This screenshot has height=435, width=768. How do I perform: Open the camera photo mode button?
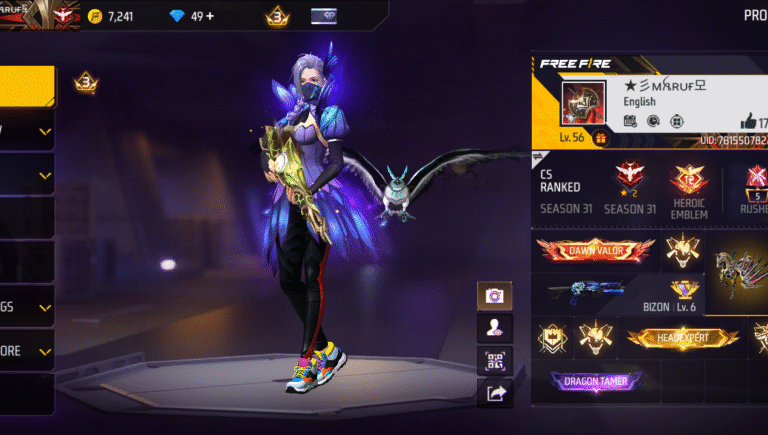[x=494, y=296]
